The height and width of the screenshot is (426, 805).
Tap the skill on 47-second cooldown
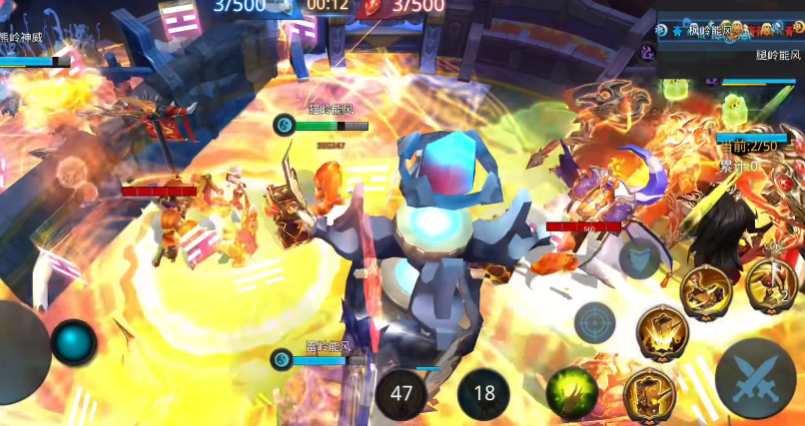(402, 392)
